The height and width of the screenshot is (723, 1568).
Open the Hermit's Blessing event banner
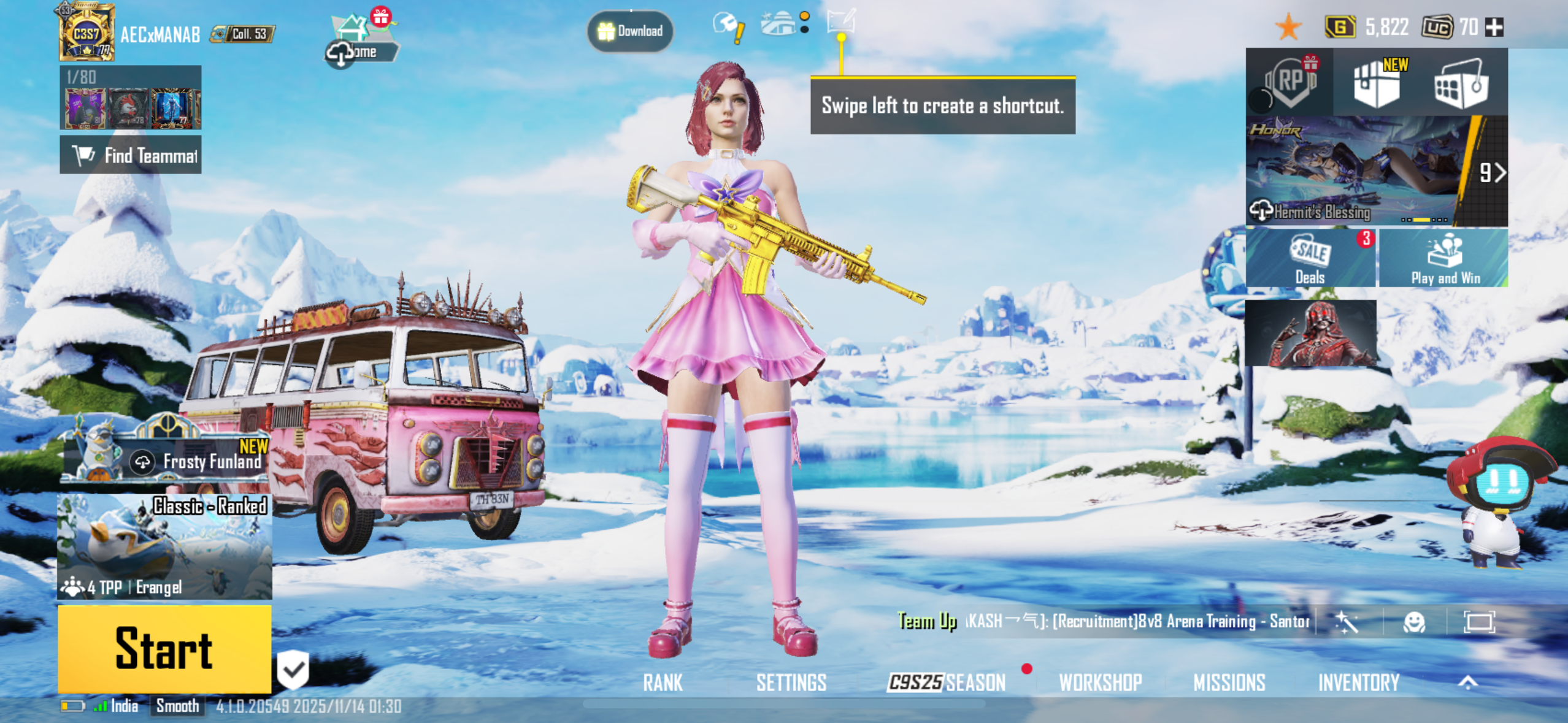(x=1359, y=170)
